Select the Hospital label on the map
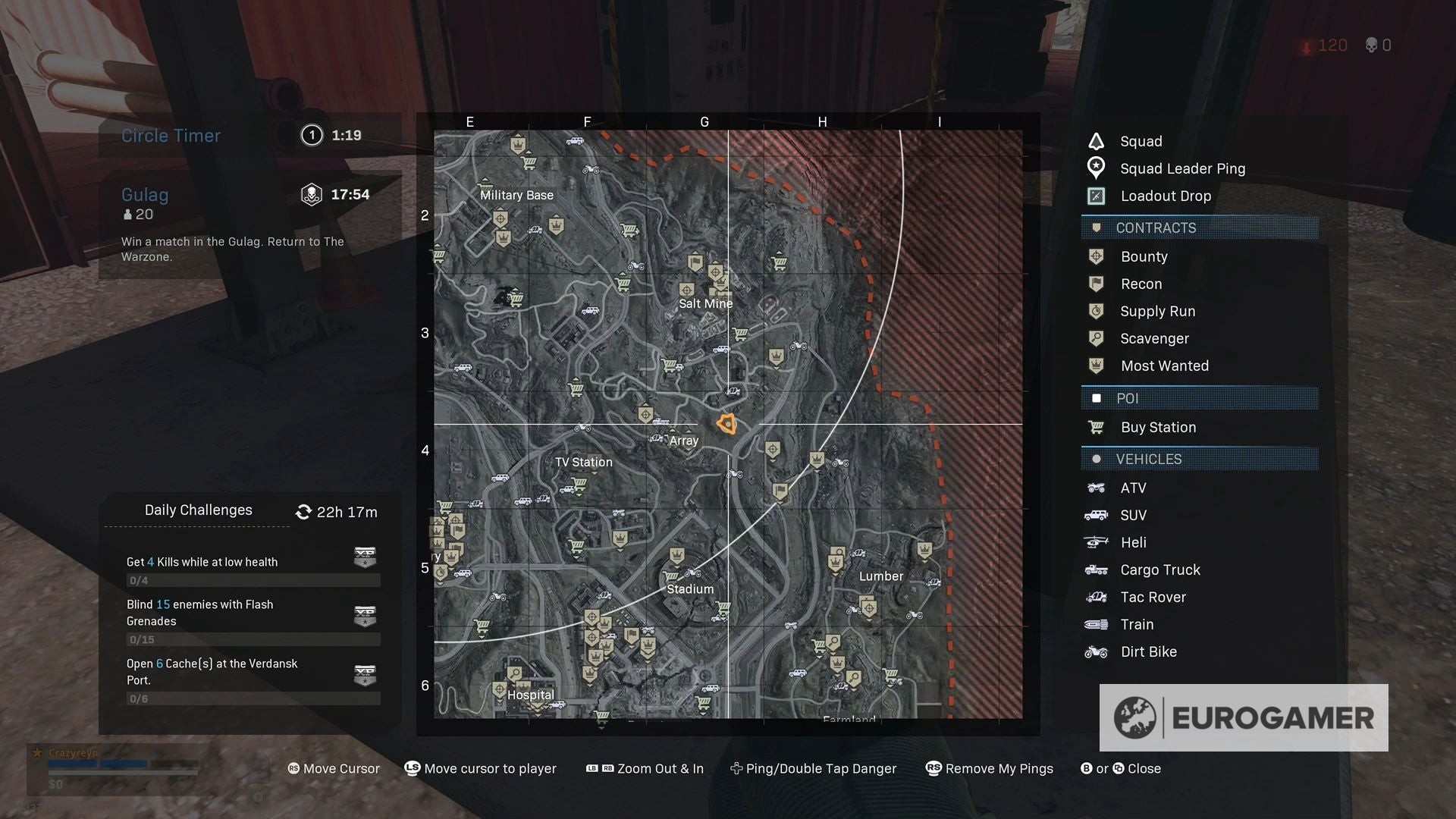The image size is (1456, 819). pyautogui.click(x=530, y=695)
